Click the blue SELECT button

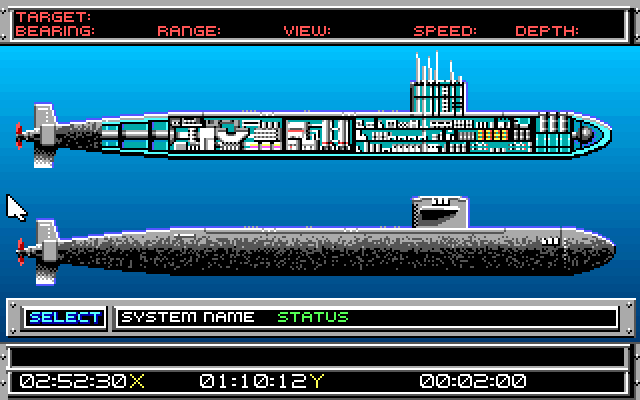pos(65,317)
